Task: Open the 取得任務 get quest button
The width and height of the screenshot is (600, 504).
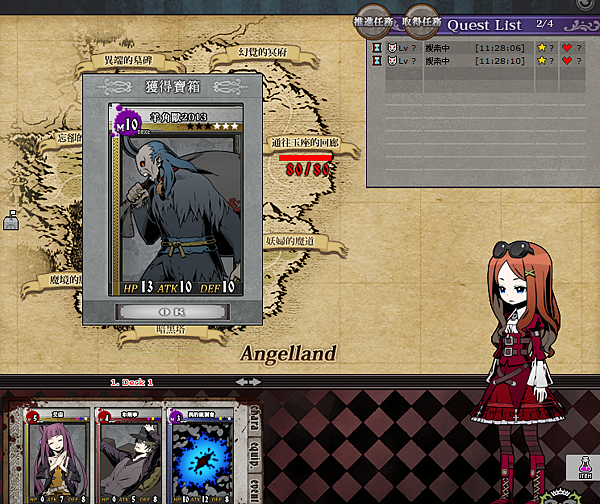Action: (x=419, y=20)
